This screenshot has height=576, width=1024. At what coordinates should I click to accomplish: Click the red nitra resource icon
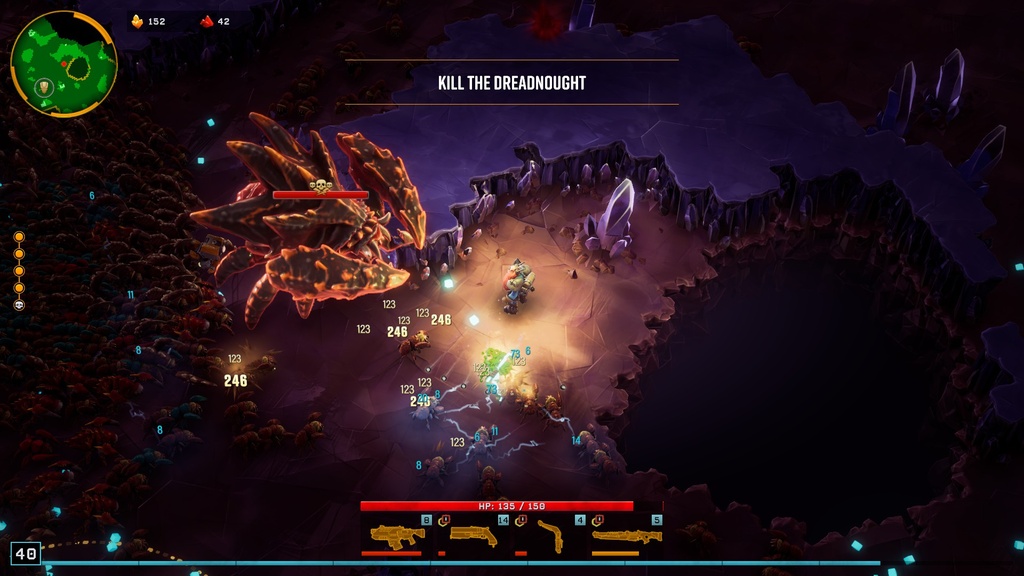(x=207, y=21)
